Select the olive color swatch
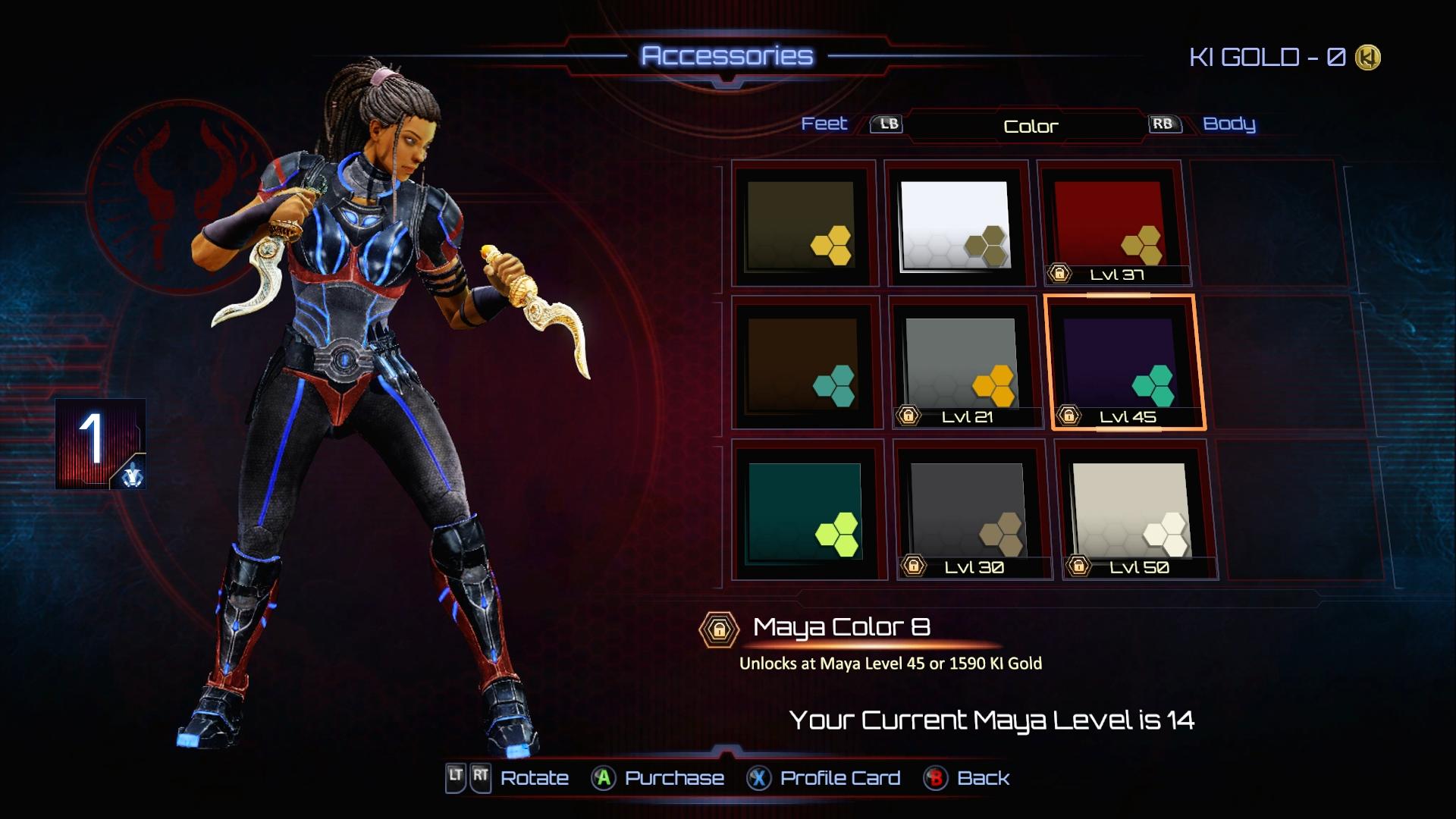This screenshot has height=819, width=1456. [x=802, y=224]
